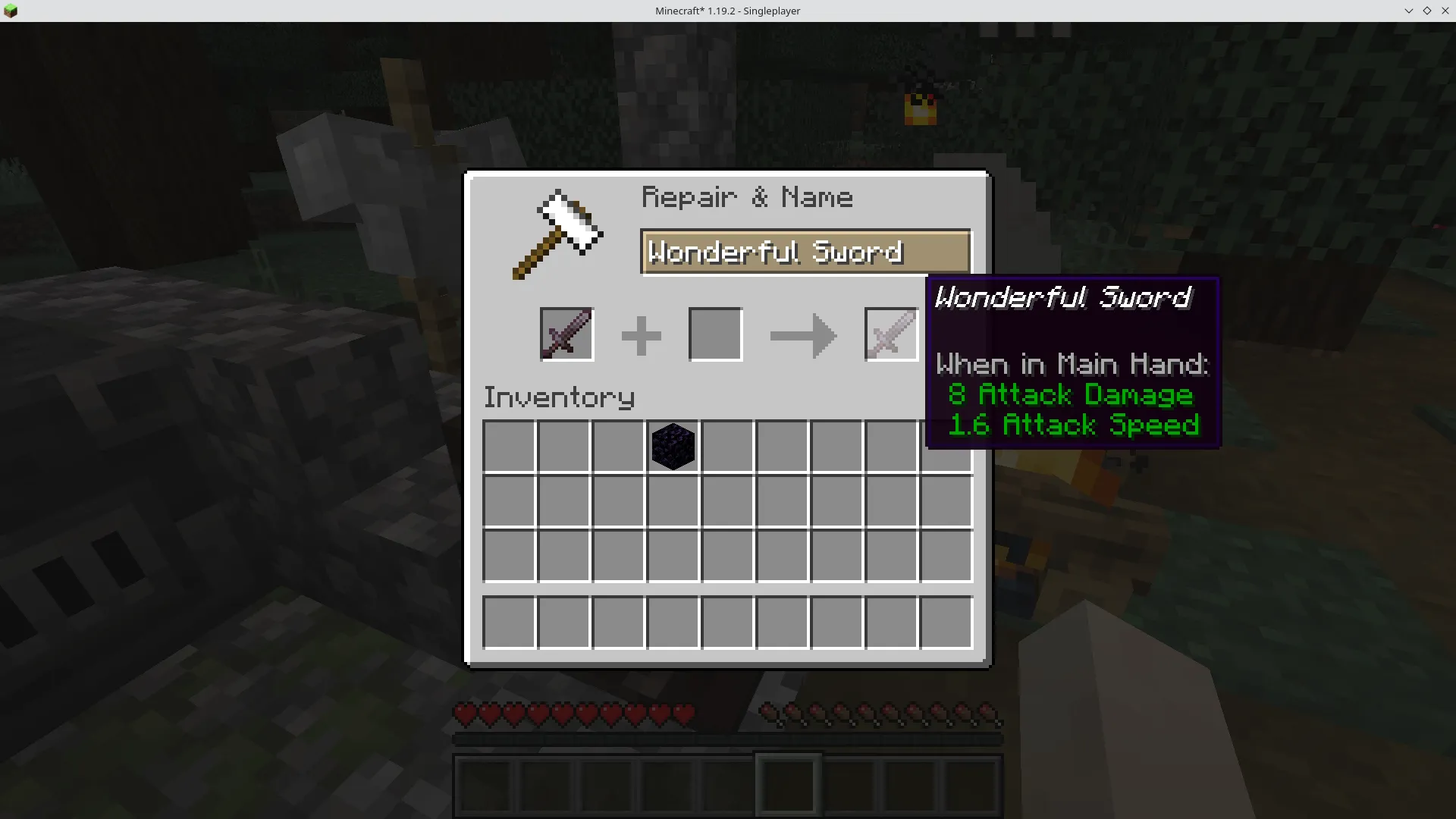Click the Repair & Name heading
The image size is (1456, 819).
748,196
